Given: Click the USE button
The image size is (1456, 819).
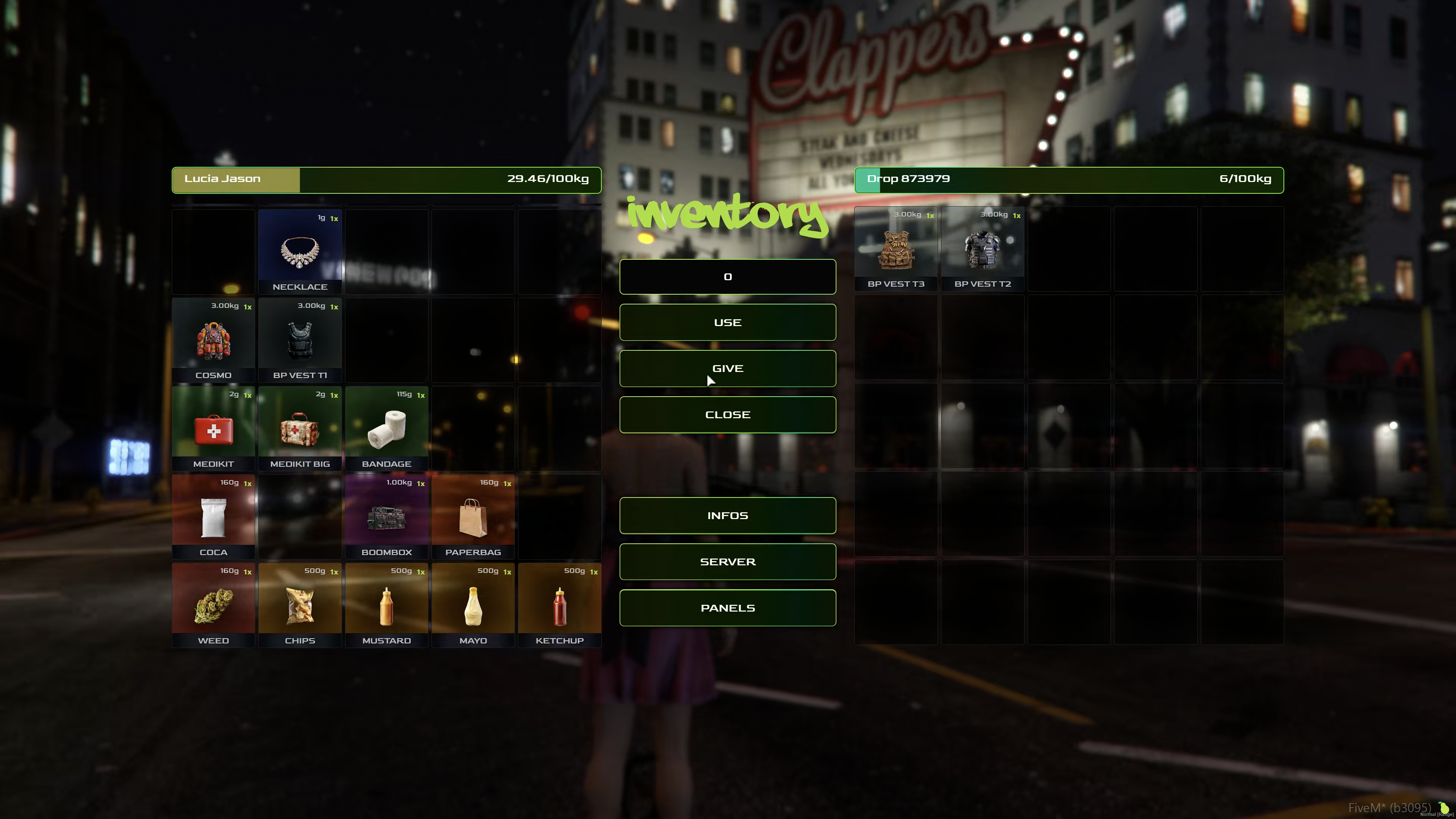Looking at the screenshot, I should point(728,322).
